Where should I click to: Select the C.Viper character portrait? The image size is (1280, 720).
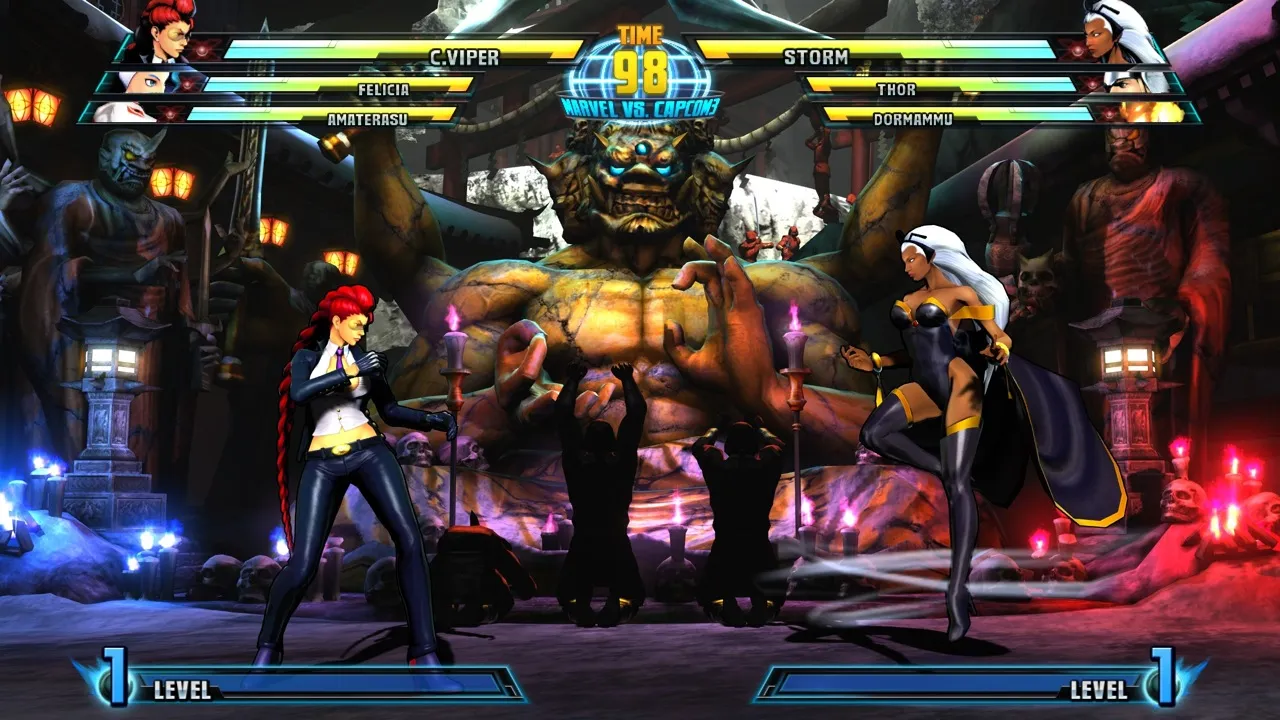click(166, 30)
